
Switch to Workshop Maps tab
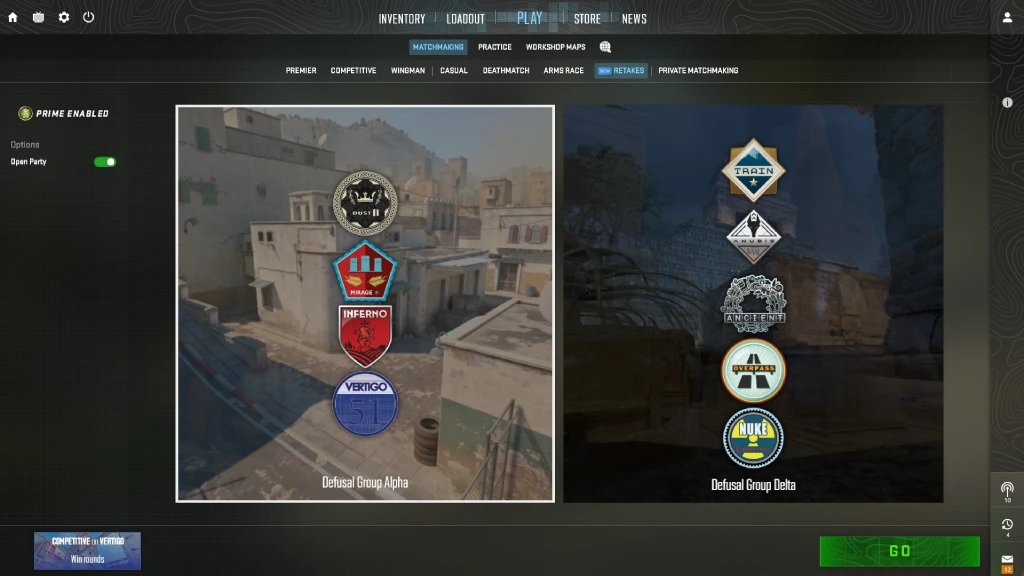[x=555, y=47]
